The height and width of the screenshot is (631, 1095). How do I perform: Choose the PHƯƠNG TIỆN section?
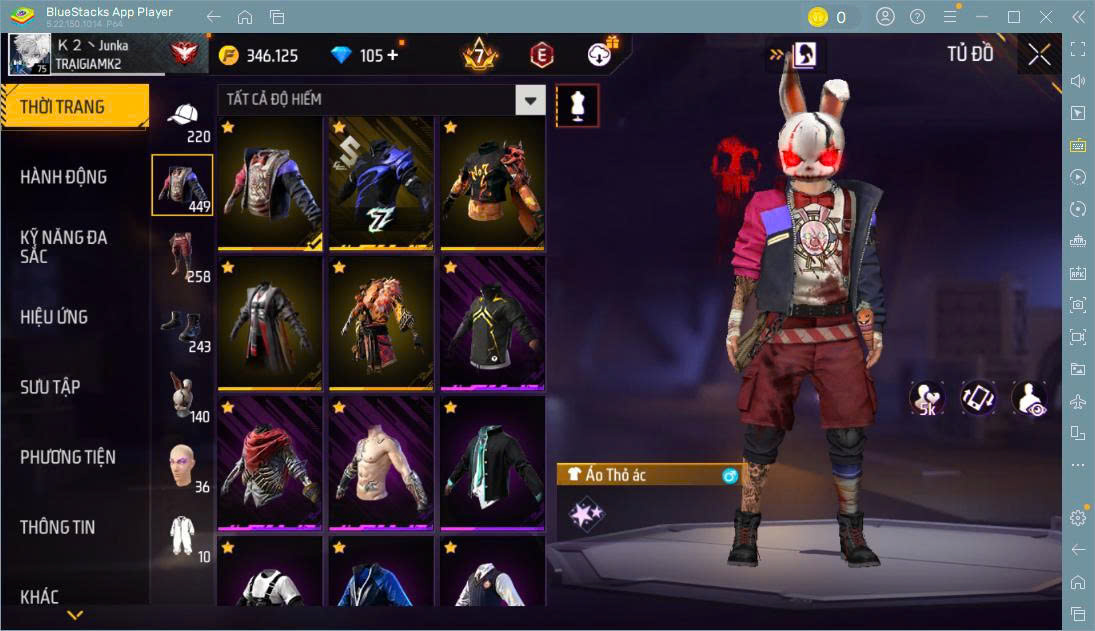68,457
